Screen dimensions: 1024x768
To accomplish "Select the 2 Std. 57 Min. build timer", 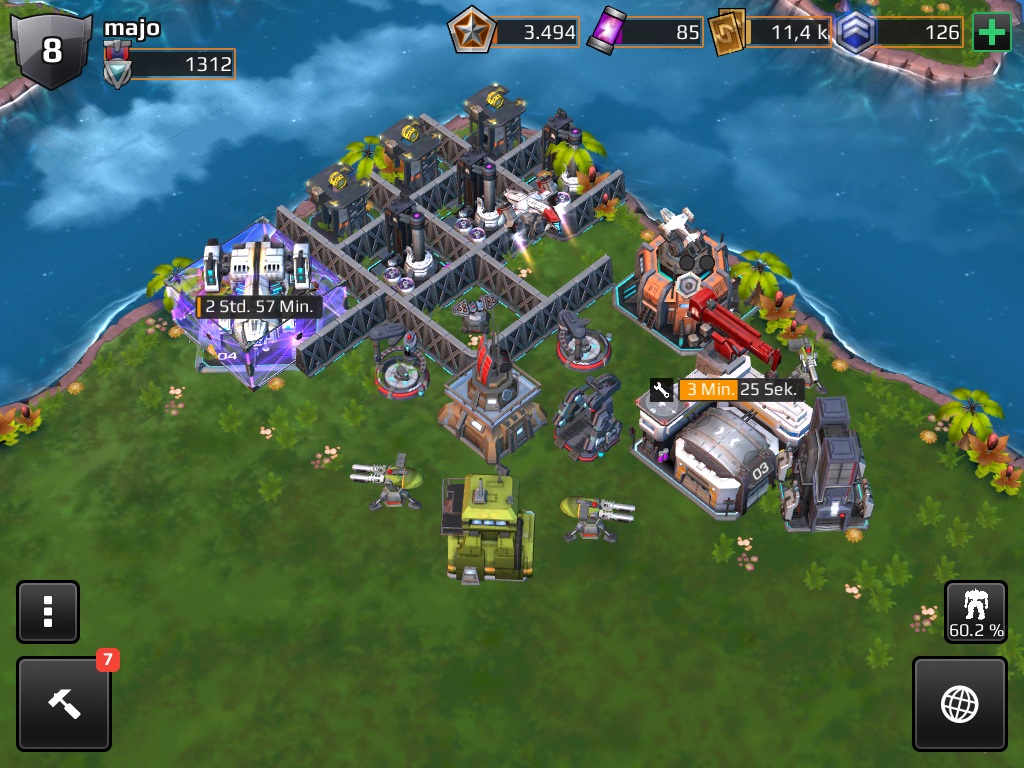I will pyautogui.click(x=259, y=306).
